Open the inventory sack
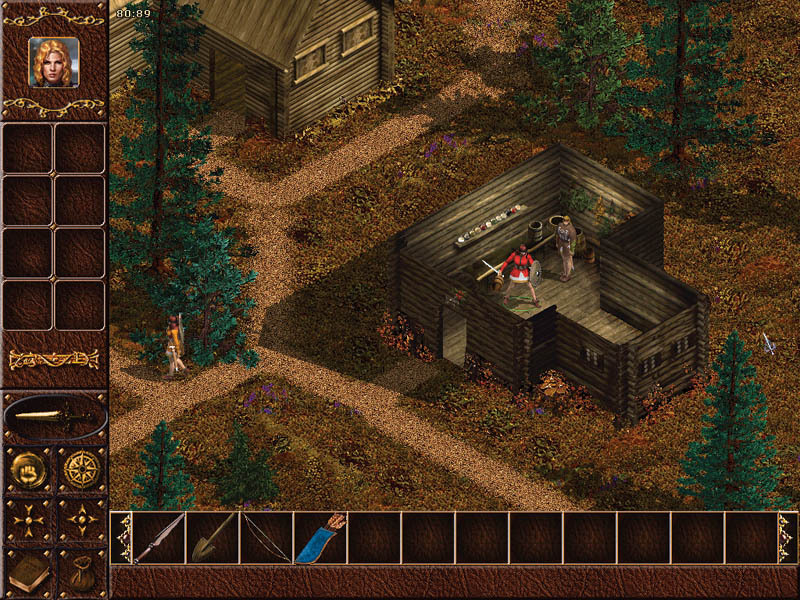This screenshot has width=800, height=600. (80, 573)
